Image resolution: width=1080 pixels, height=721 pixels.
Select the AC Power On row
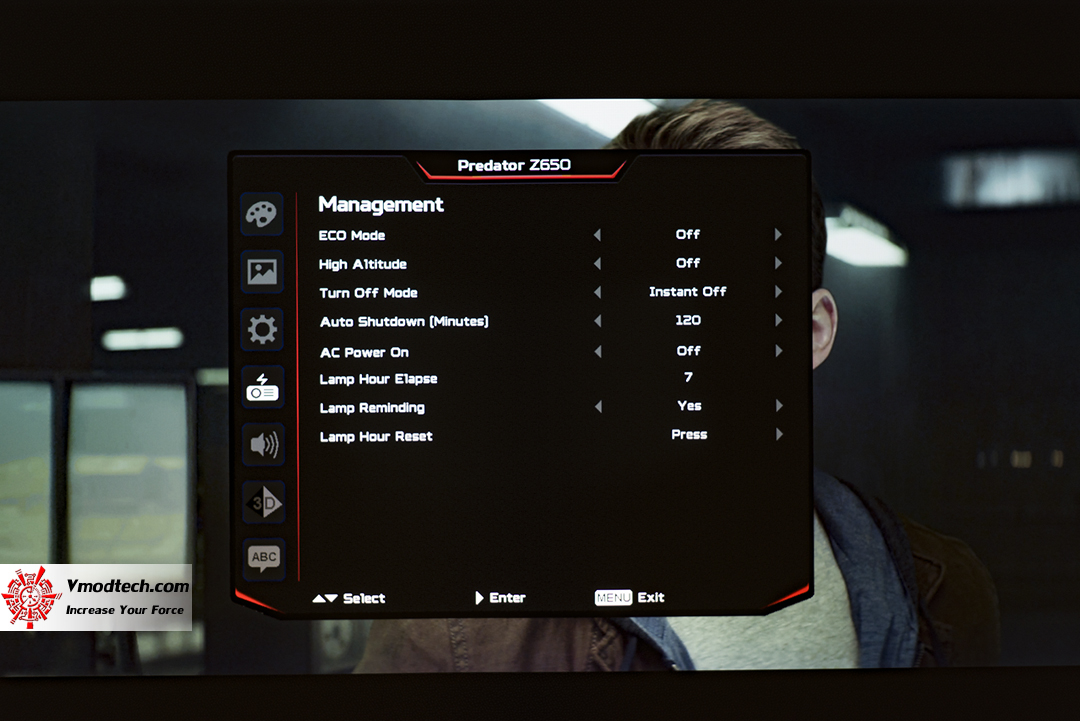(364, 353)
